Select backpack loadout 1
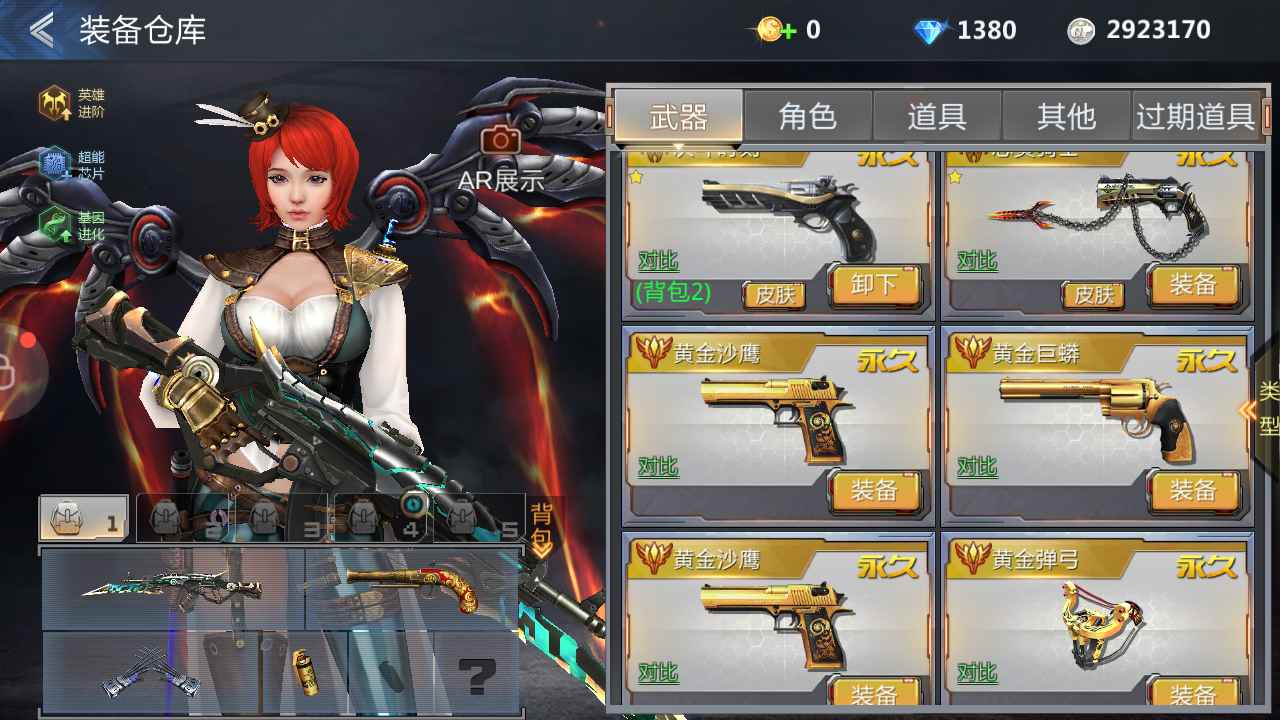The width and height of the screenshot is (1280, 720). point(84,518)
